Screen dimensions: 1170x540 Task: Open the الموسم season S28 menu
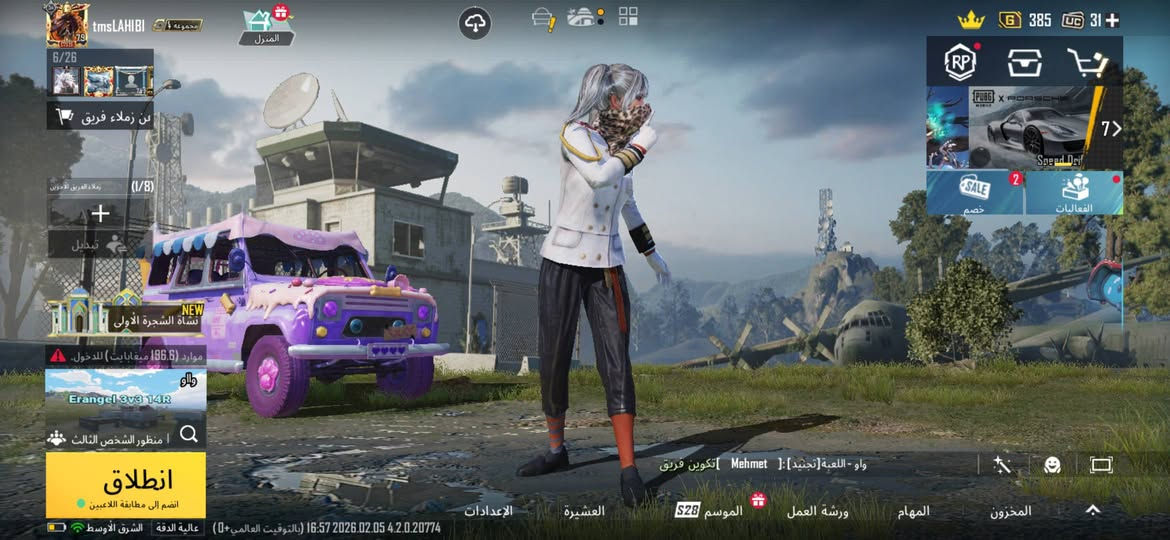[x=710, y=511]
